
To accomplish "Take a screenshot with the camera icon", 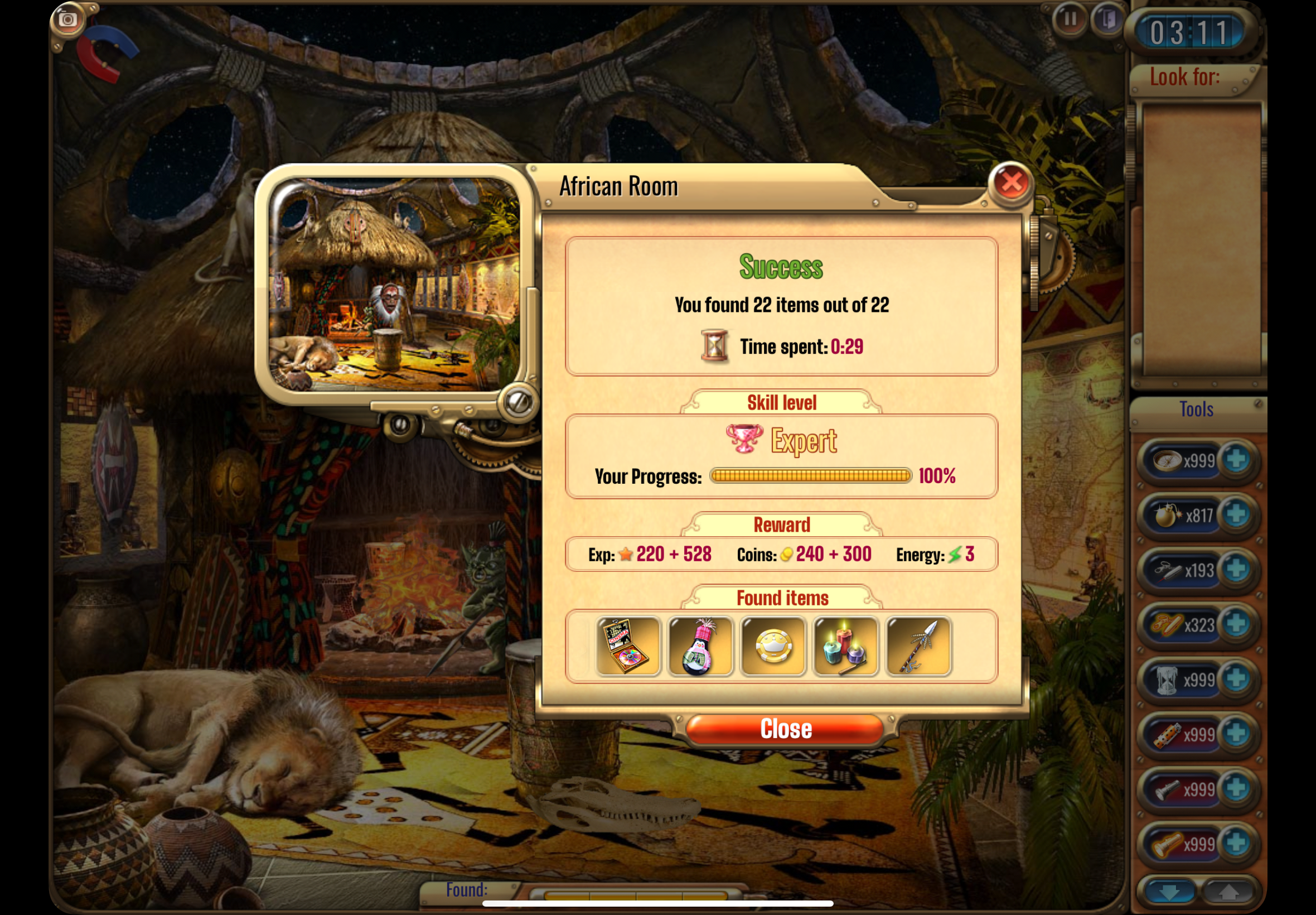I will click(67, 20).
